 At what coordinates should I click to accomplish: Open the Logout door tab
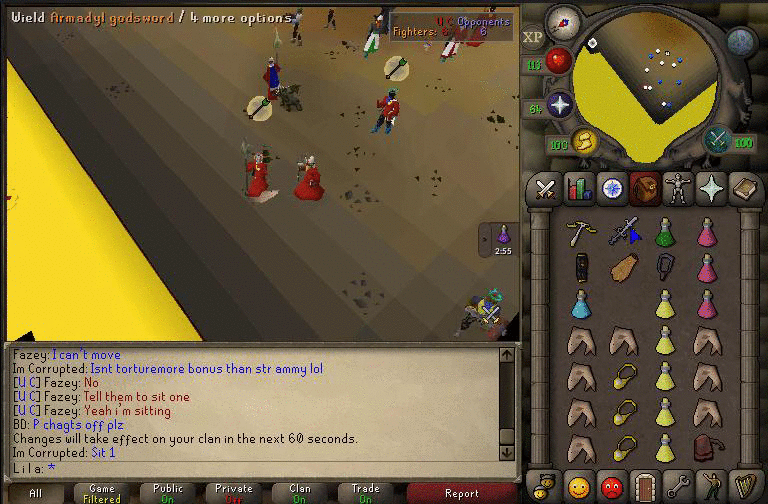pyautogui.click(x=645, y=486)
